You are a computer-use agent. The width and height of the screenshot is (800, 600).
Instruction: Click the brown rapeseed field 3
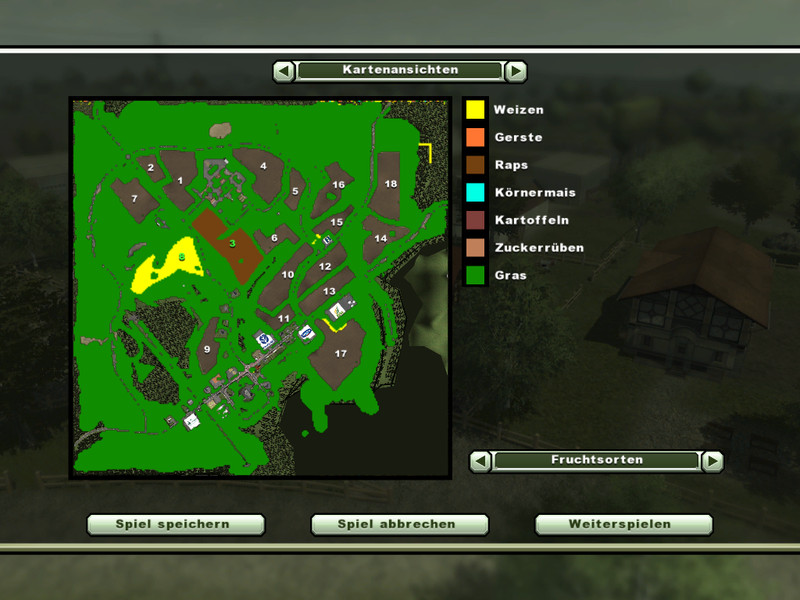(x=230, y=243)
